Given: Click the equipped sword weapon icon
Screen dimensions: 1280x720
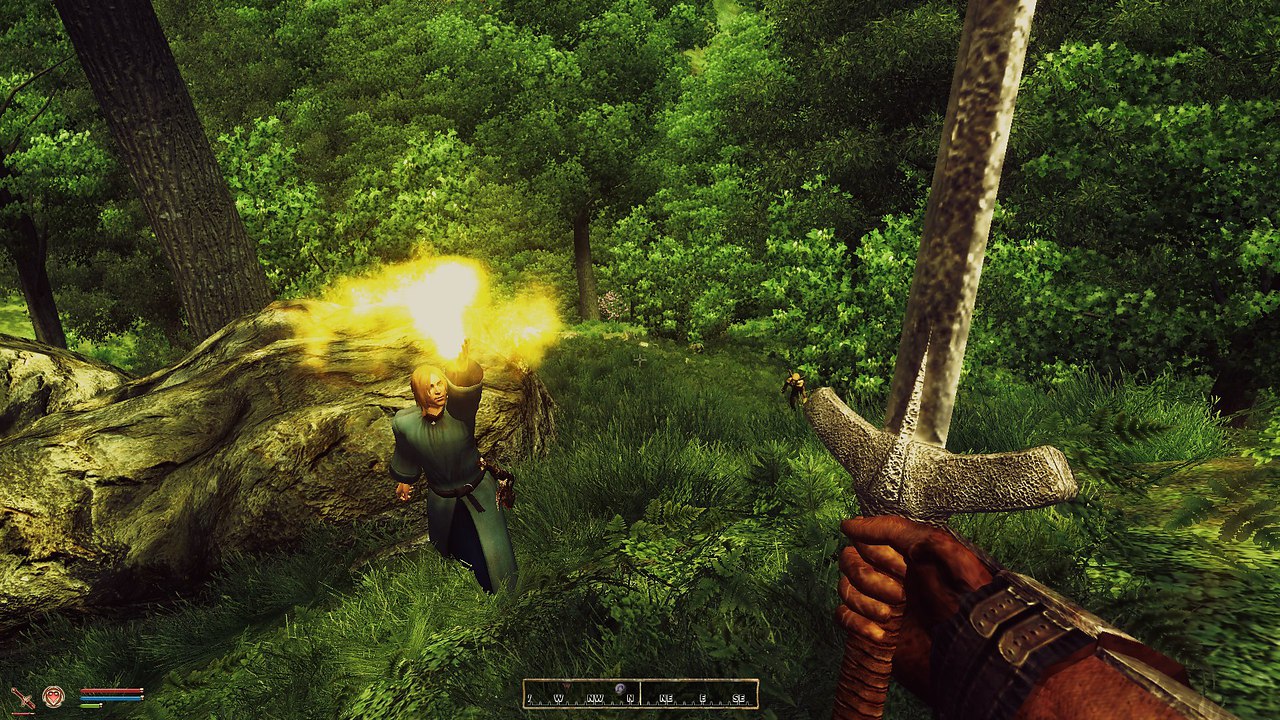Looking at the screenshot, I should 22,698.
